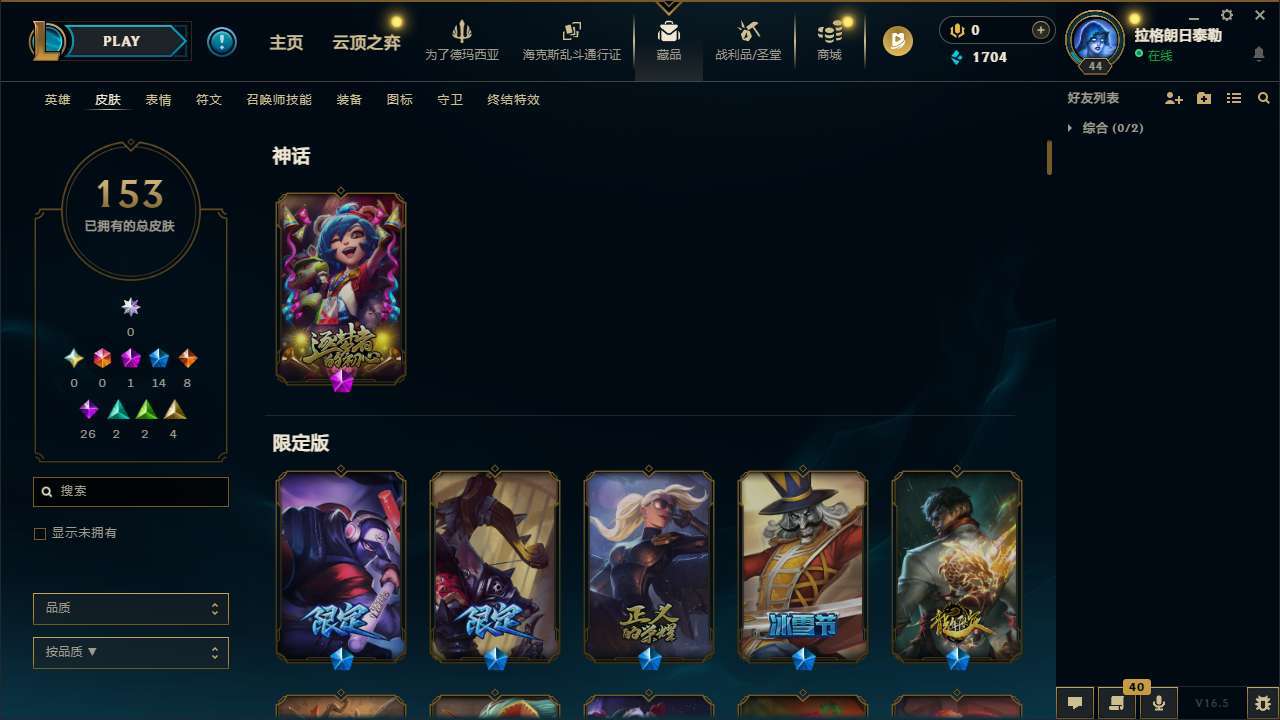The image size is (1280, 720).
Task: Click inside the skin search field
Action: click(x=130, y=491)
